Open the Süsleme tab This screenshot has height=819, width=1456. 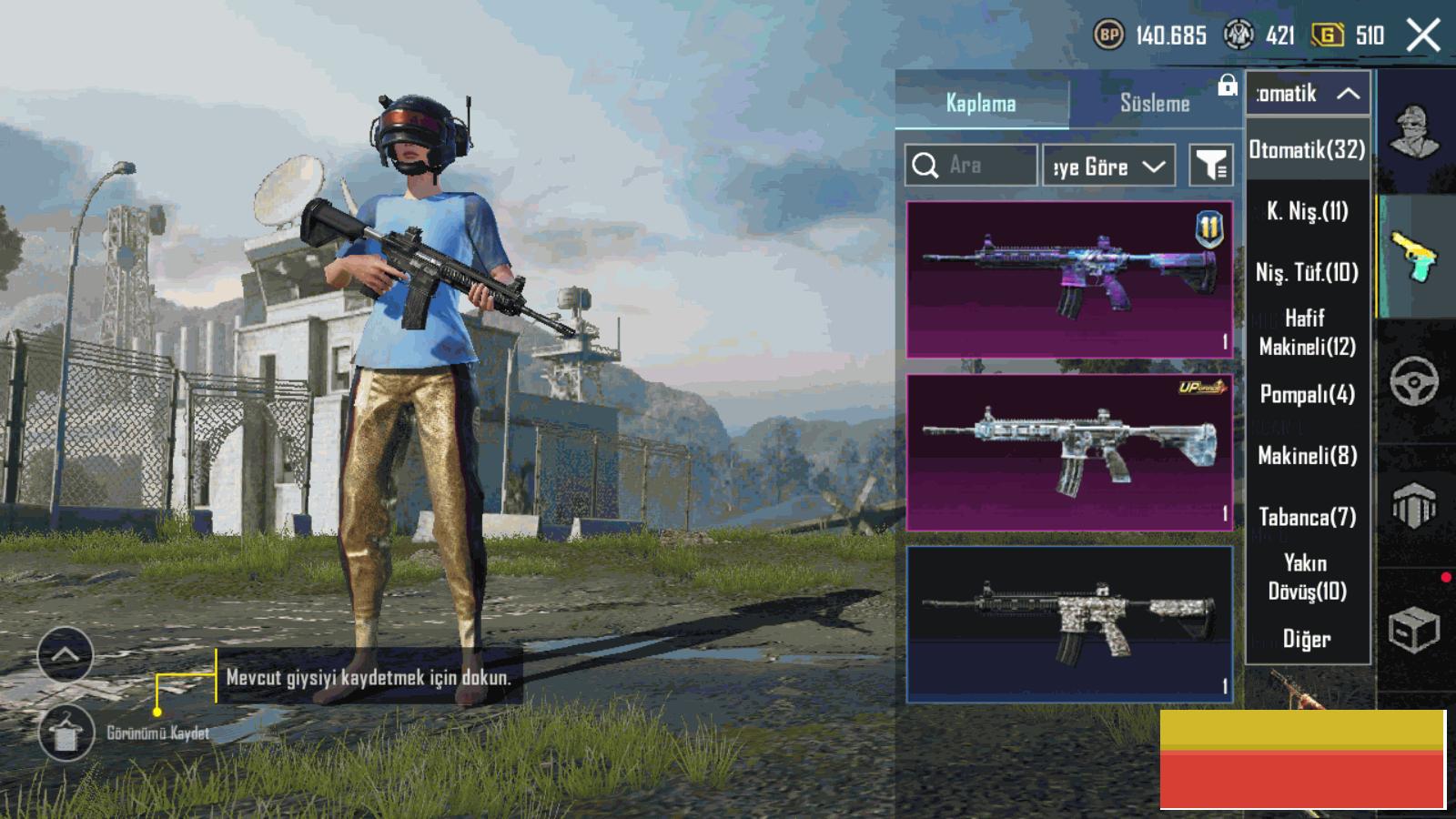[x=1155, y=103]
